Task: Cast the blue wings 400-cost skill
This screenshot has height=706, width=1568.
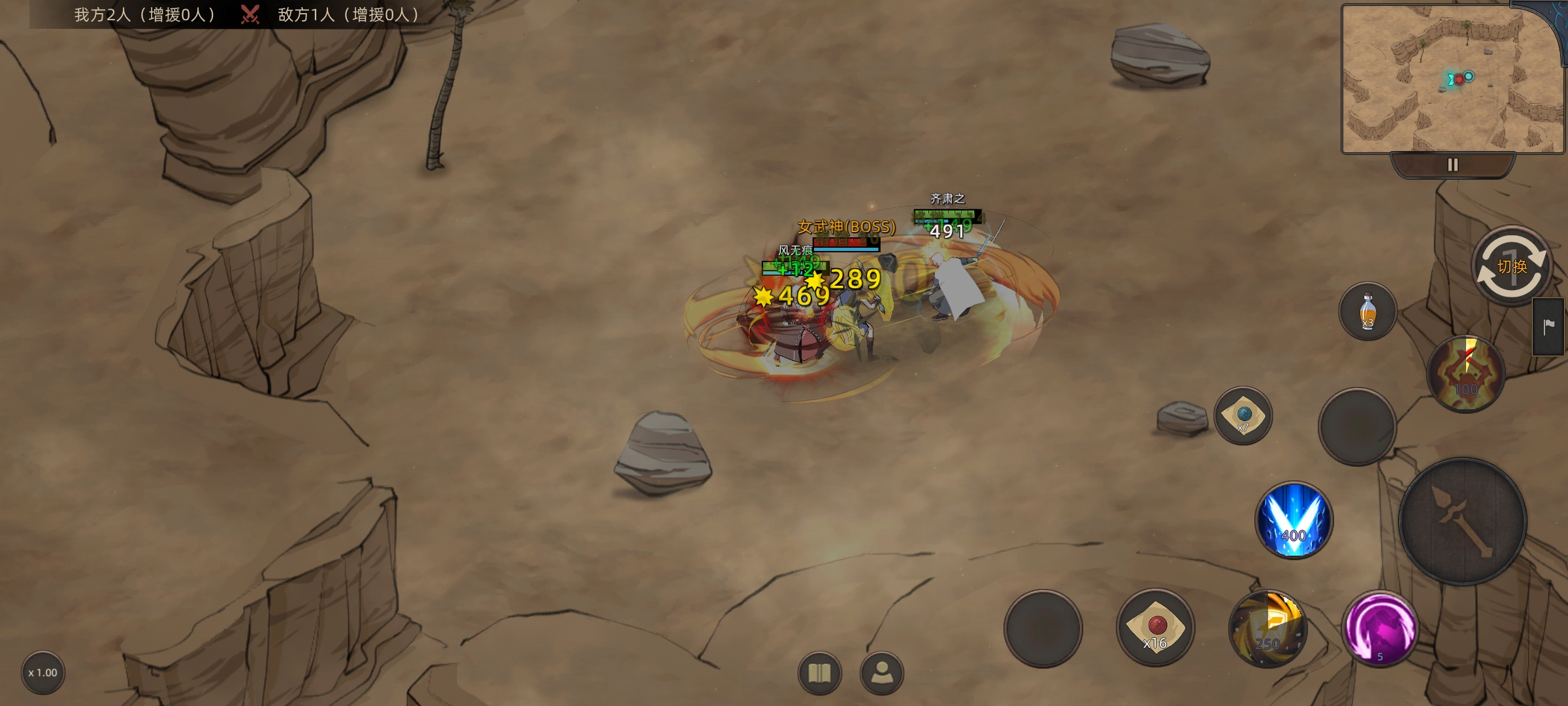Action: point(1294,520)
